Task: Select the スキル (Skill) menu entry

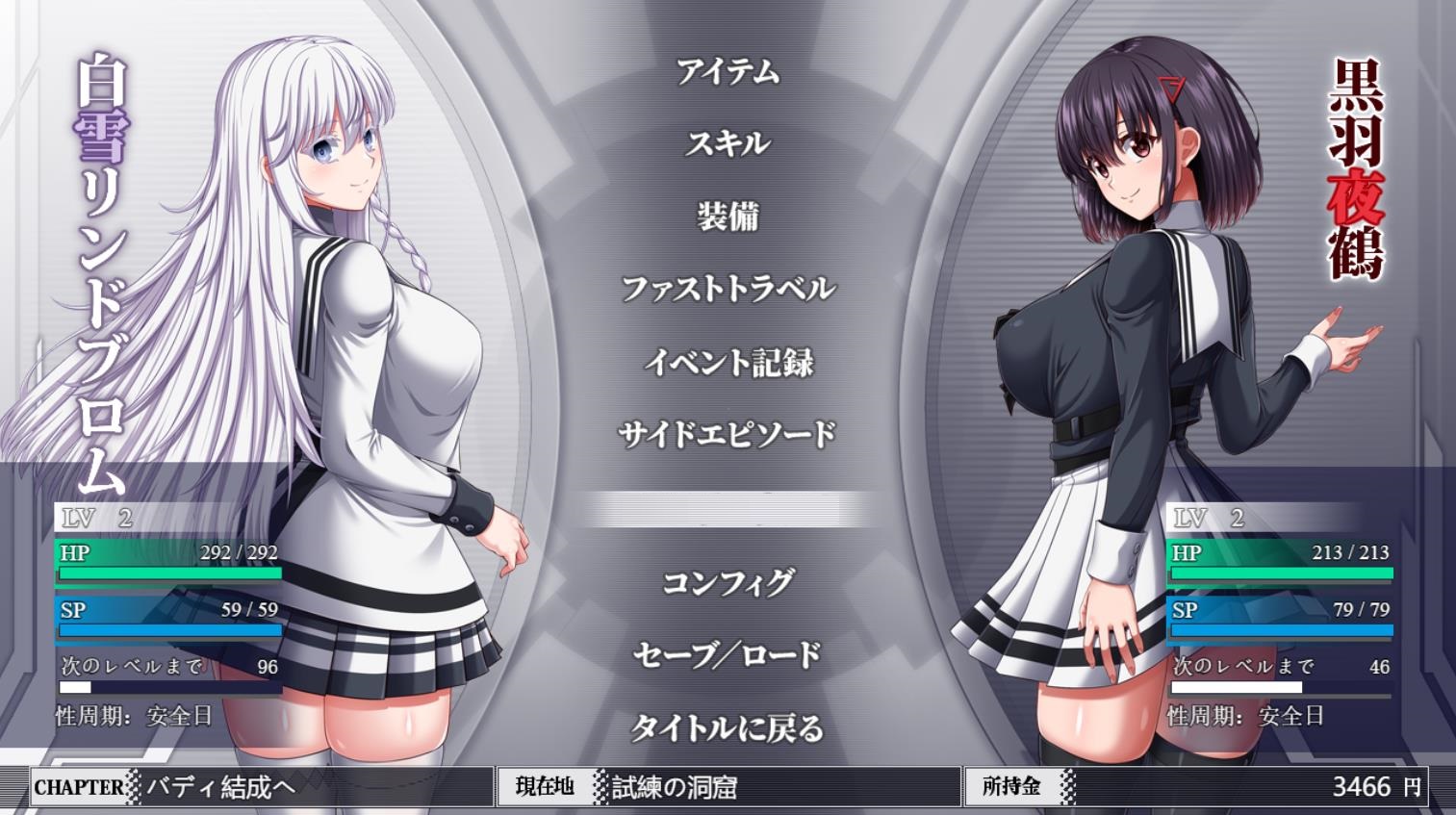Action: [x=728, y=143]
